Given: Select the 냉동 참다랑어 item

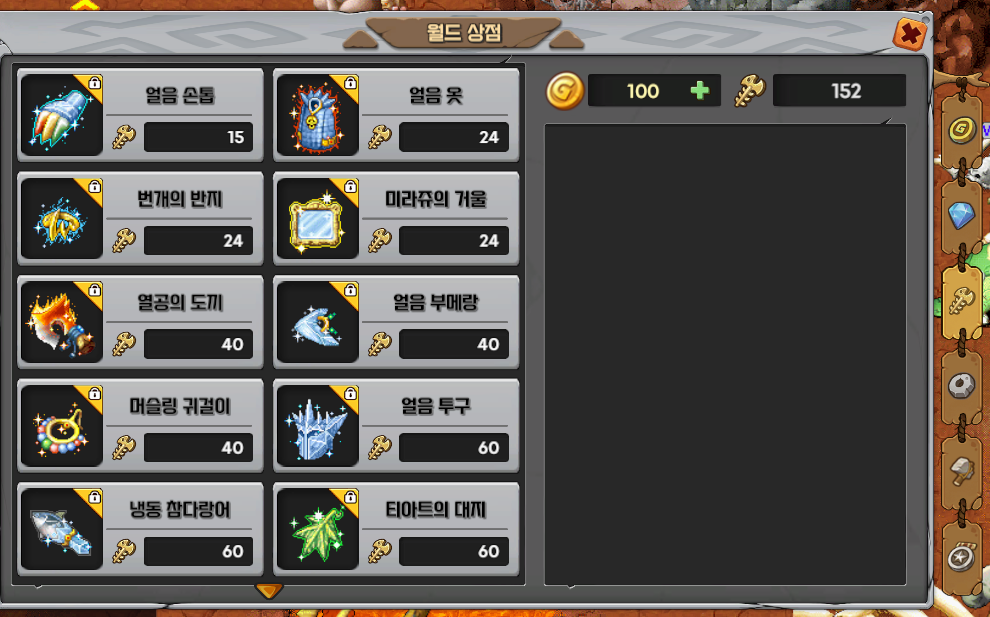Looking at the screenshot, I should tap(140, 529).
